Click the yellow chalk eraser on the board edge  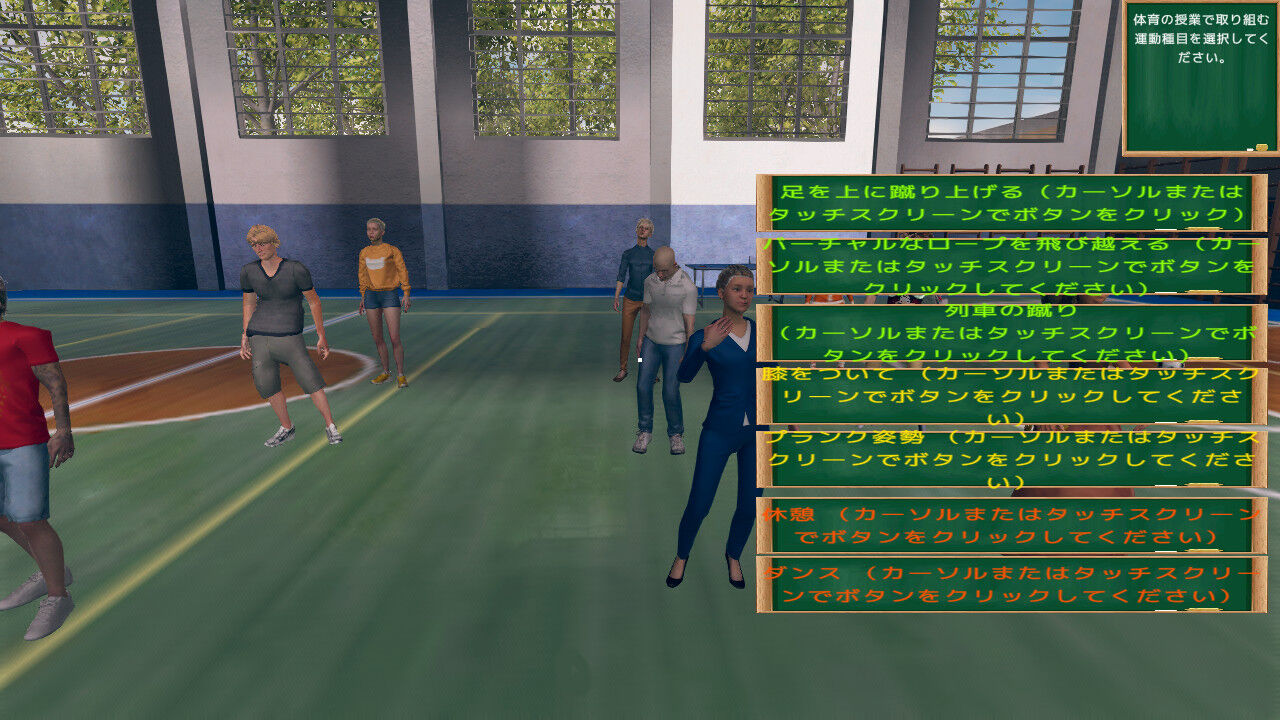pyautogui.click(x=1261, y=147)
